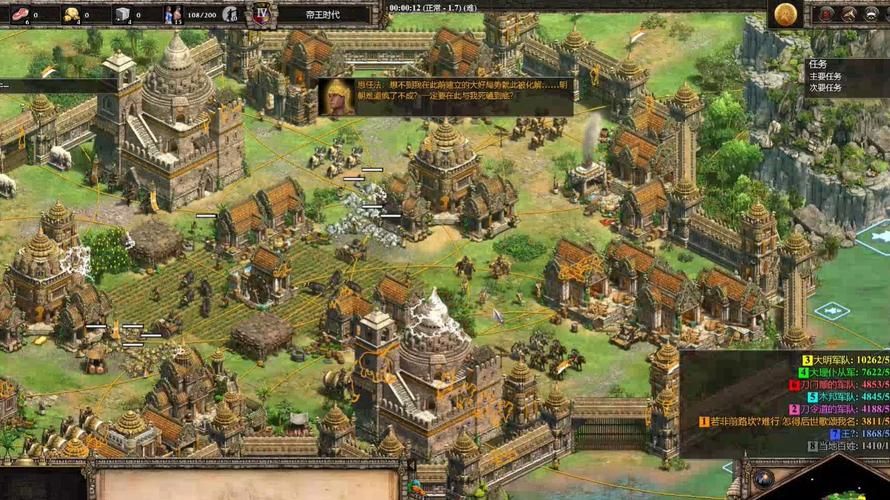Click the Imperial Age IV shield emblem
This screenshot has height=500, width=890.
[x=262, y=14]
